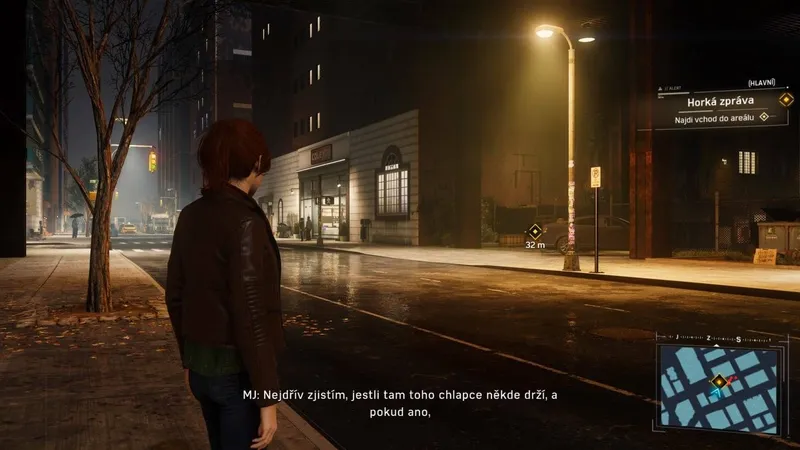Viewport: 800px width, 450px height.
Task: Click the gold diamond beside Horká zpráva
Action: click(x=786, y=99)
